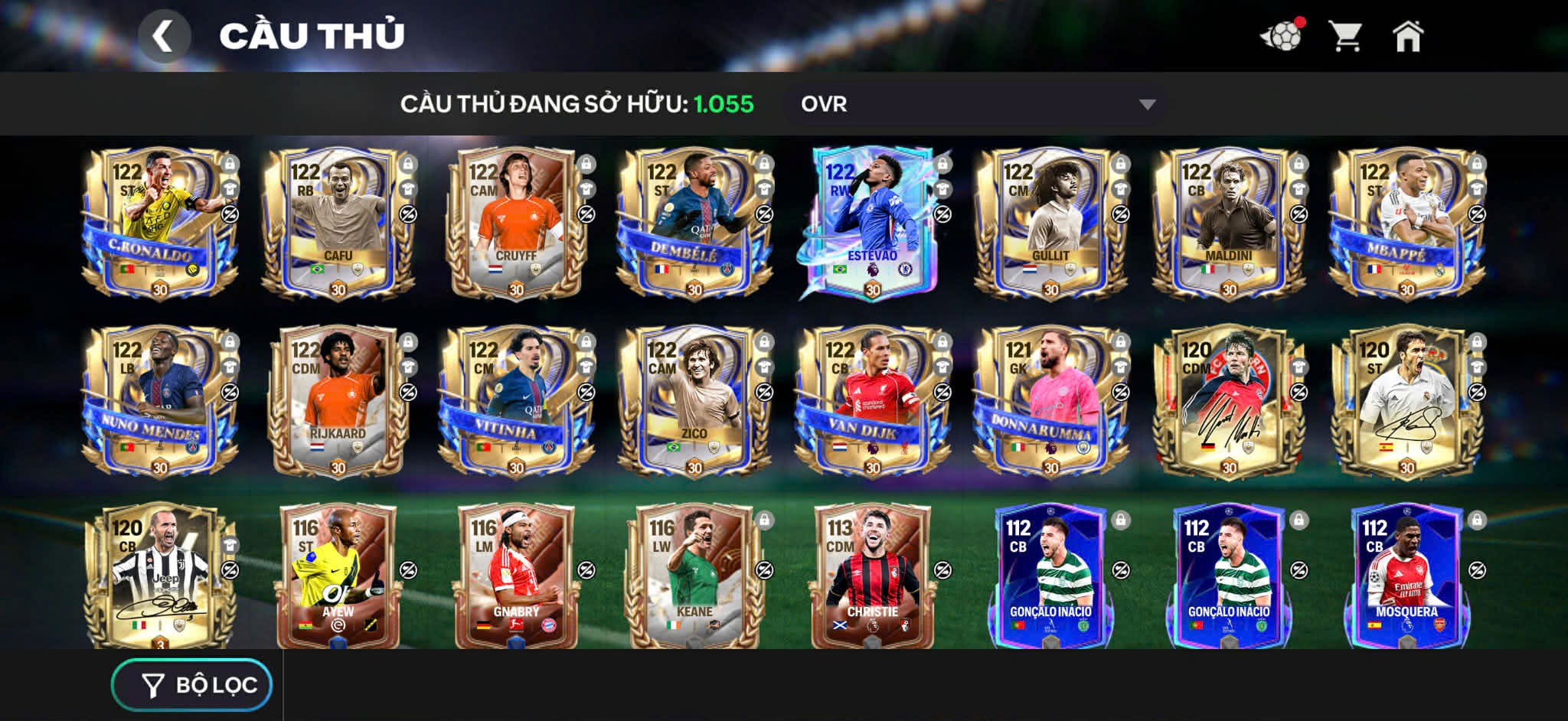This screenshot has width=1568, height=721.
Task: Open the Bộ Lọc filter
Action: point(192,685)
